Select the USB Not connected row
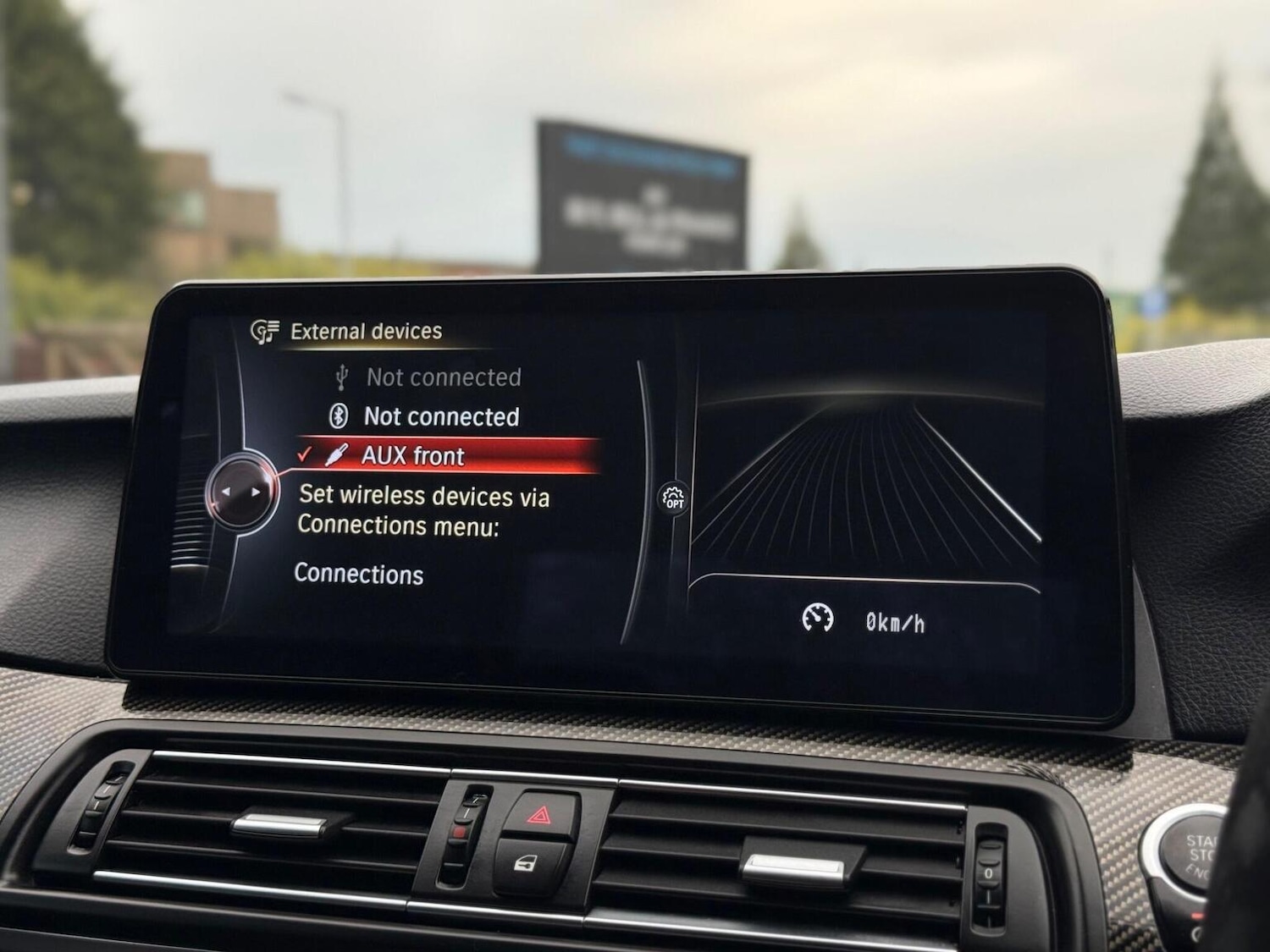This screenshot has width=1270, height=952. click(x=443, y=377)
